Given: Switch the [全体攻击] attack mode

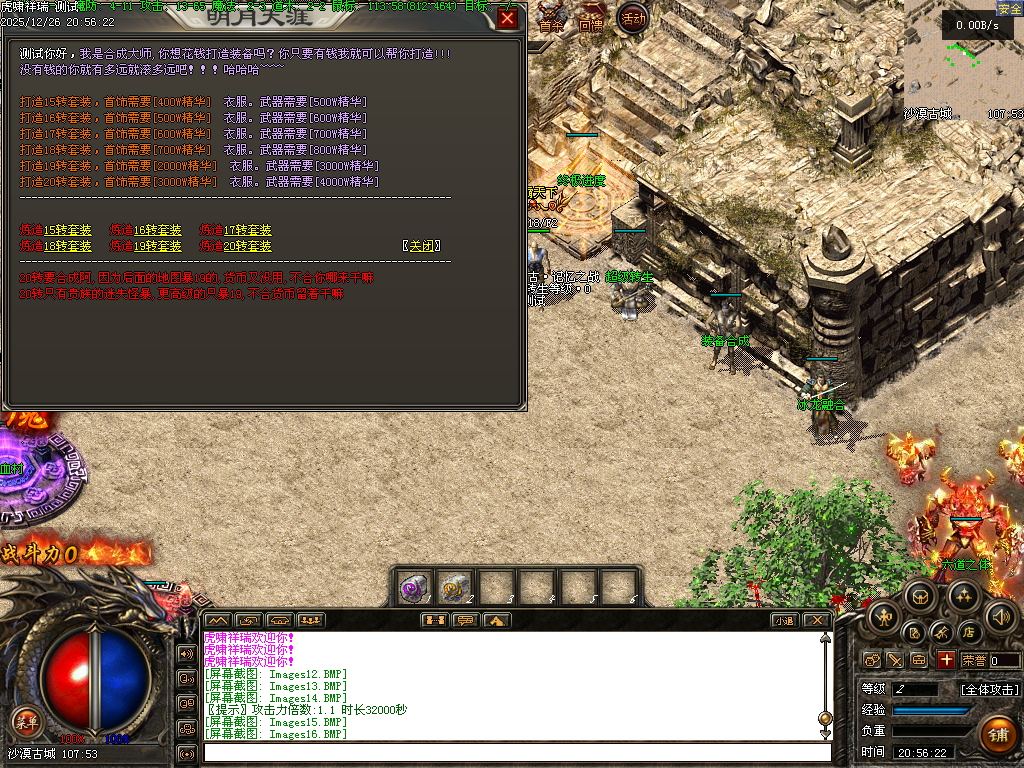Looking at the screenshot, I should pyautogui.click(x=990, y=689).
